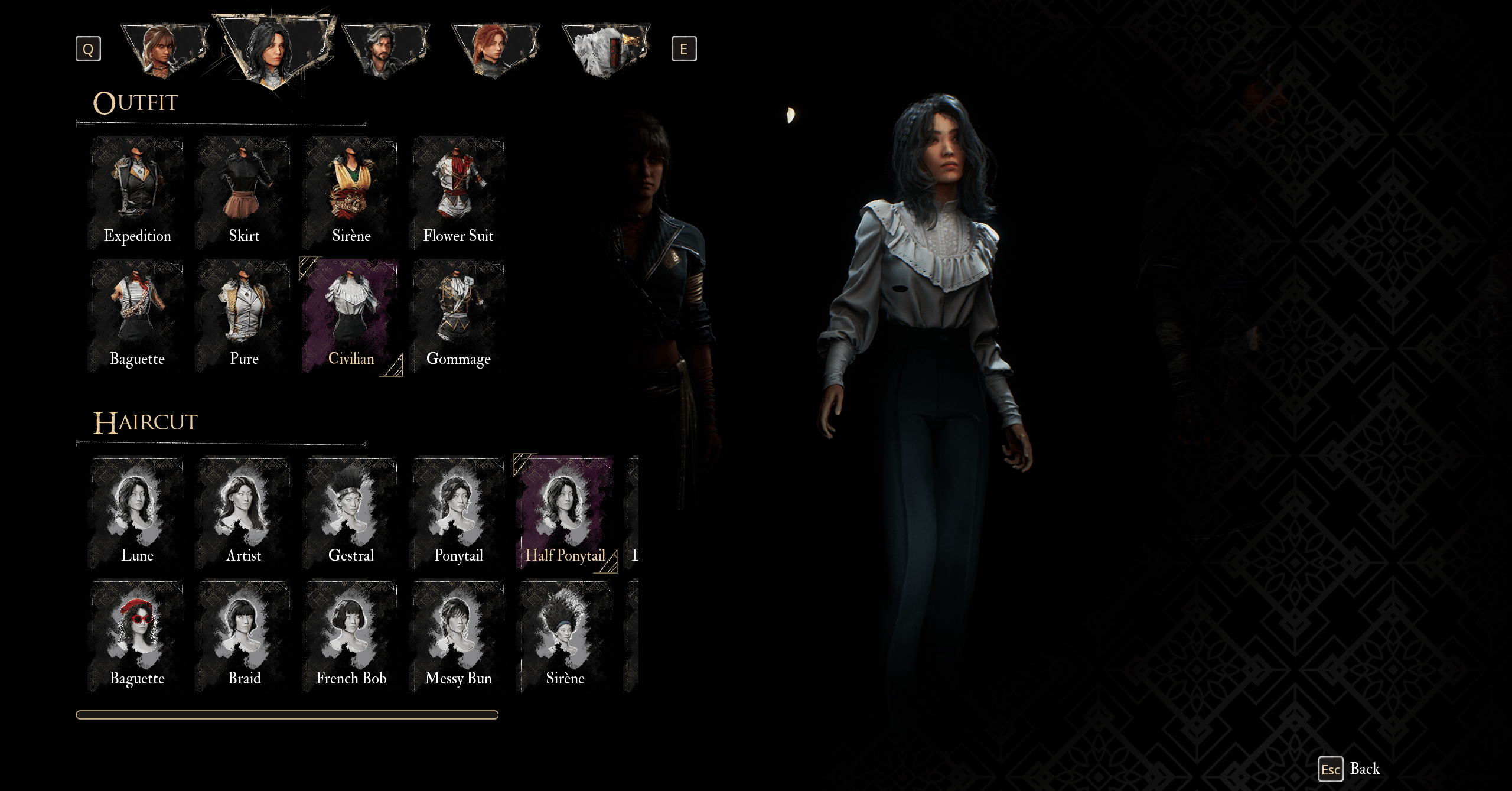Choose the Skirt outfit
The height and width of the screenshot is (791, 1512).
(x=244, y=194)
